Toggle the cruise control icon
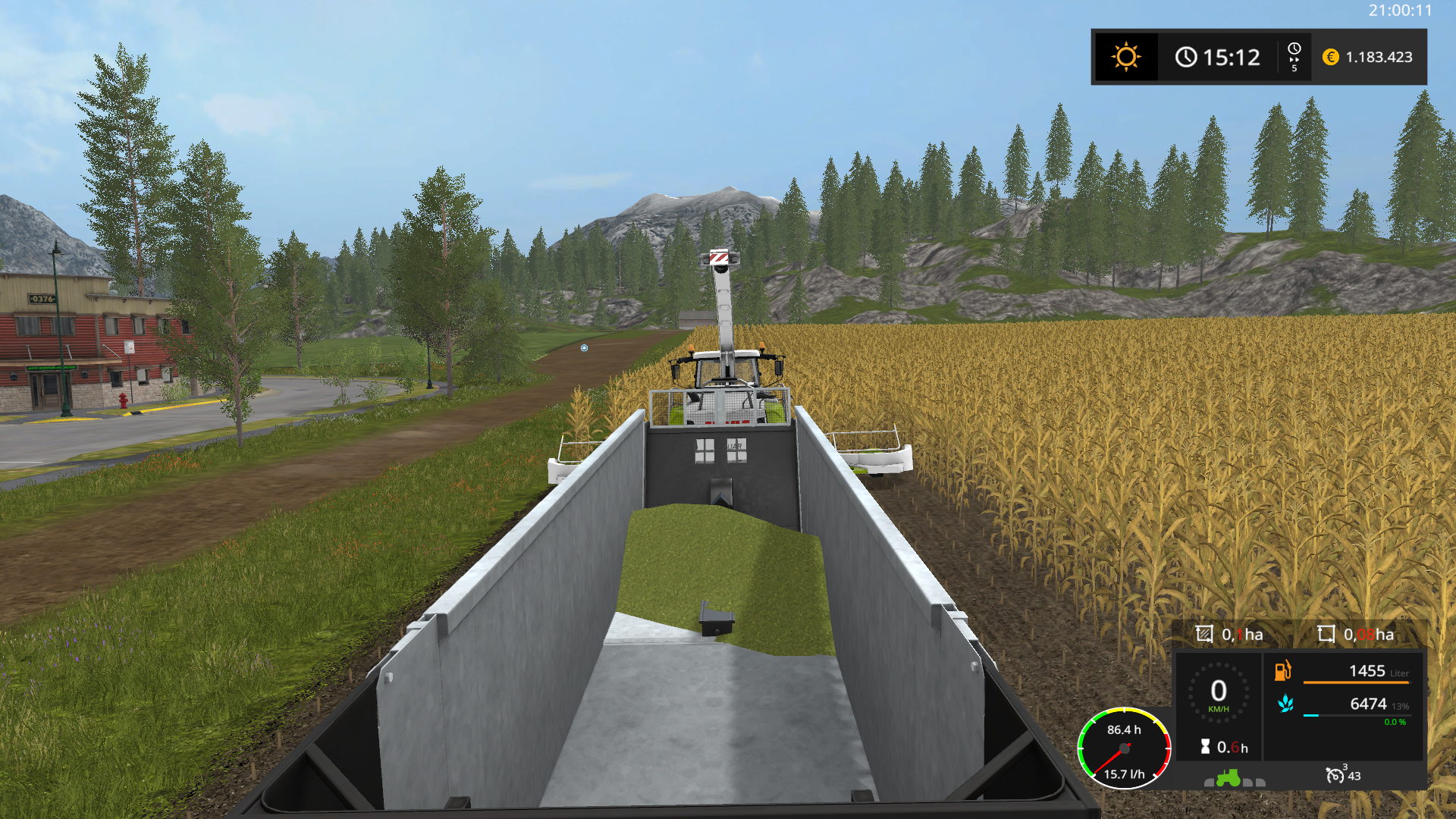Viewport: 1456px width, 819px height. point(1334,775)
